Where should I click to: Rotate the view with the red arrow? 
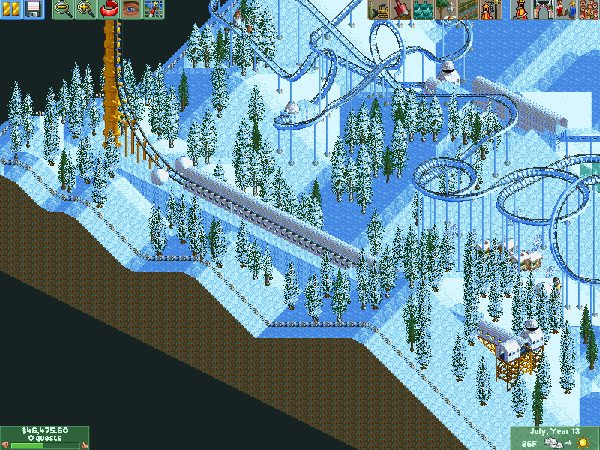pyautogui.click(x=108, y=9)
